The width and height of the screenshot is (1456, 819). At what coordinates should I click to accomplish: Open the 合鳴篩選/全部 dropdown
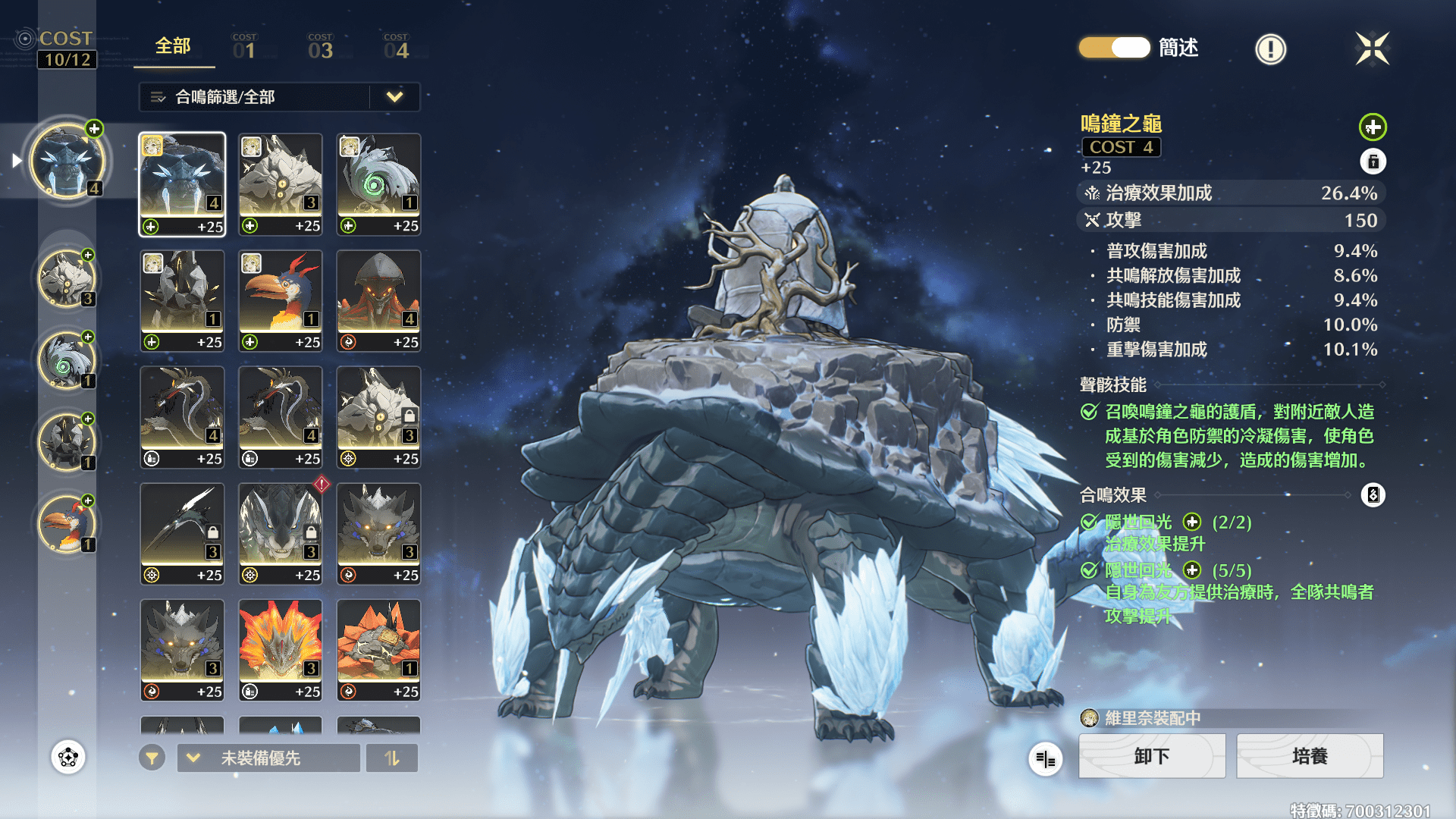click(279, 97)
